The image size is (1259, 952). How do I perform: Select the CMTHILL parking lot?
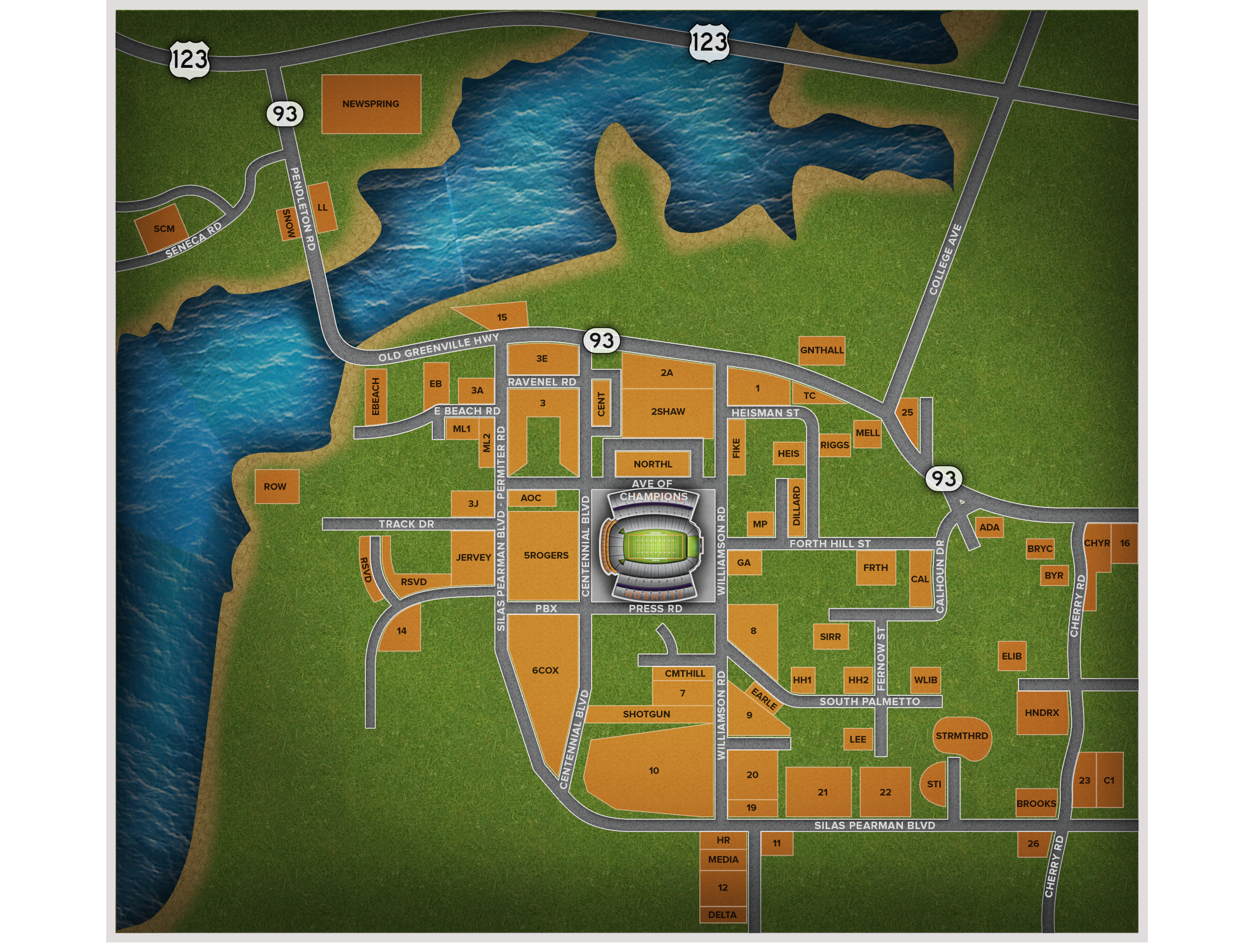[685, 674]
